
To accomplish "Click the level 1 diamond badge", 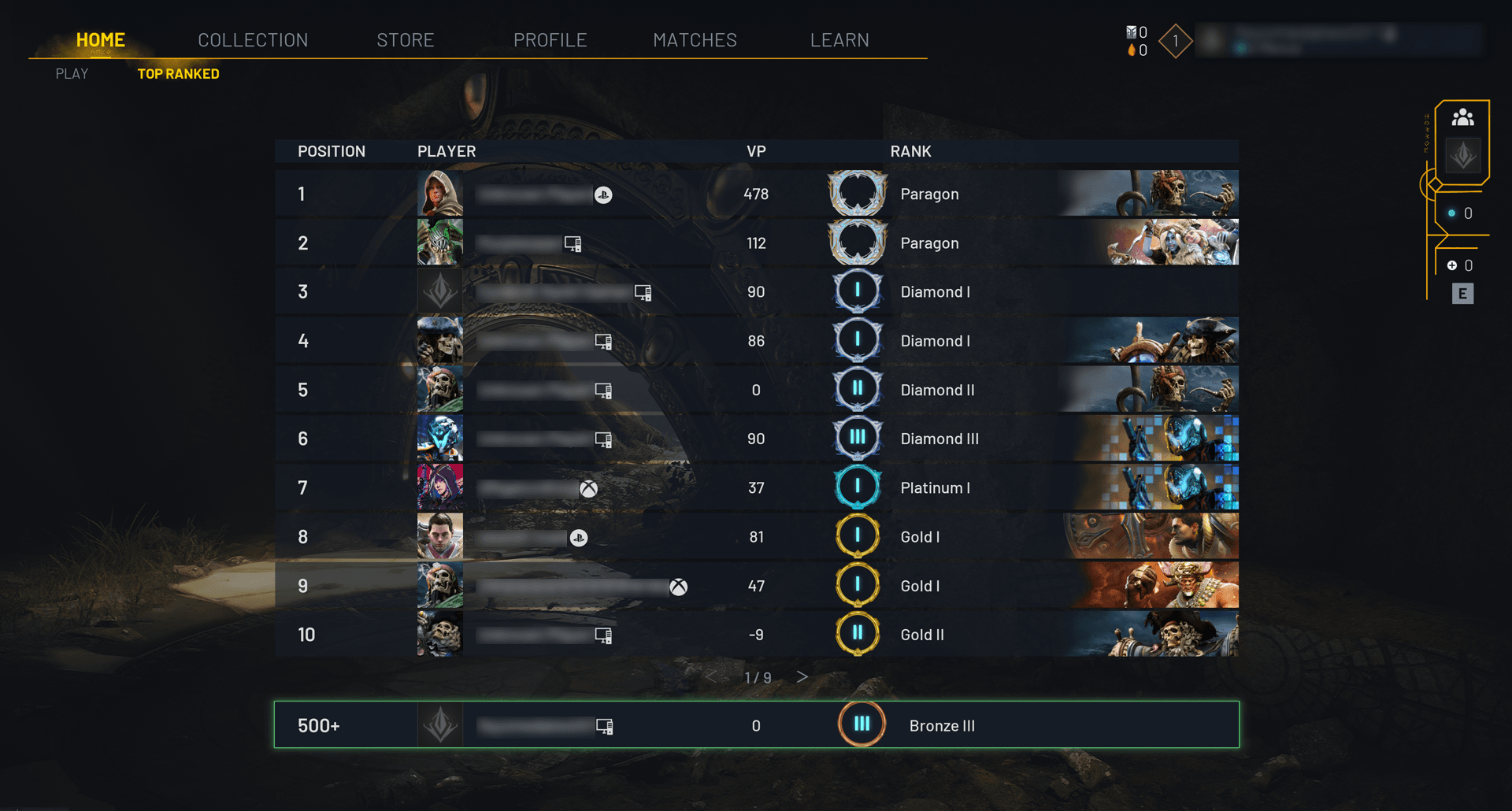I will click(1175, 41).
